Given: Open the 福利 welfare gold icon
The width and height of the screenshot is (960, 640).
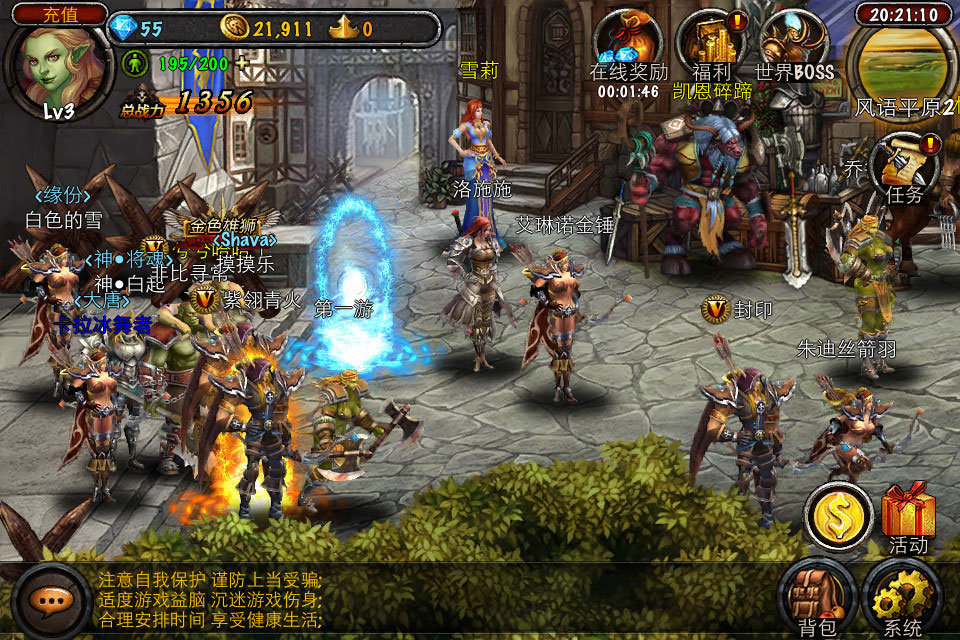Looking at the screenshot, I should pyautogui.click(x=711, y=43).
